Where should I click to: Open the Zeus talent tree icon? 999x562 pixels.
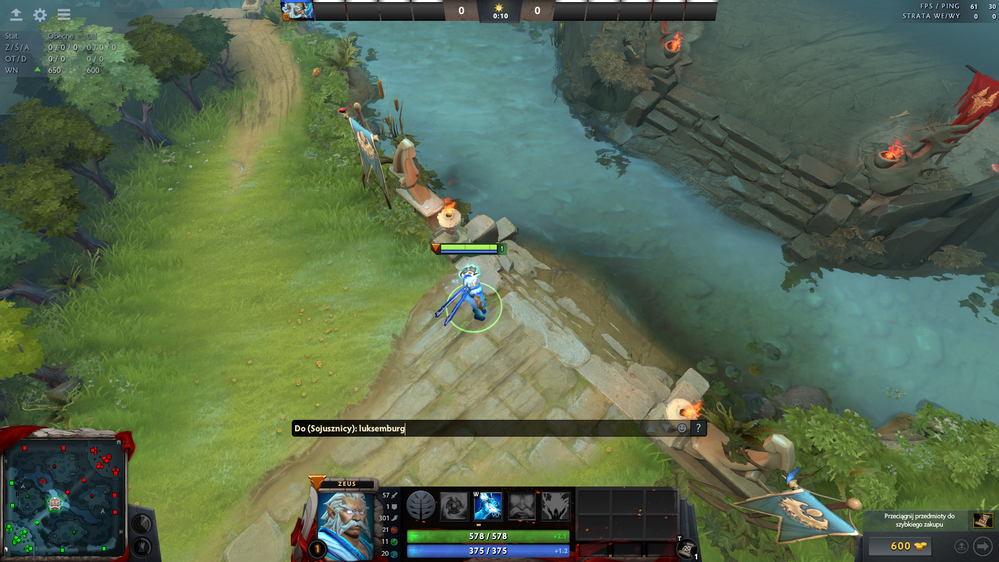coord(420,506)
